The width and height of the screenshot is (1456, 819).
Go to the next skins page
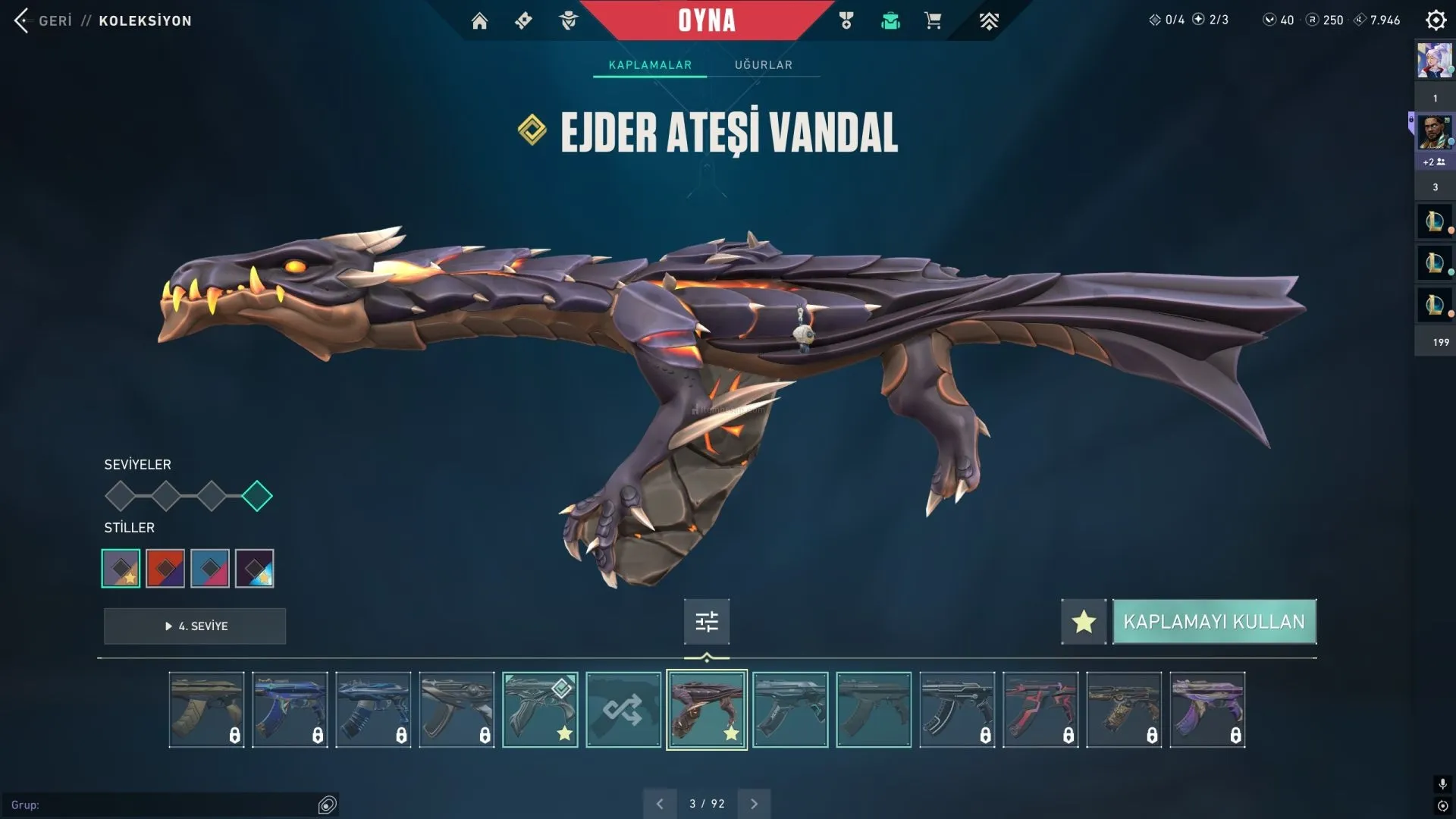coord(754,804)
